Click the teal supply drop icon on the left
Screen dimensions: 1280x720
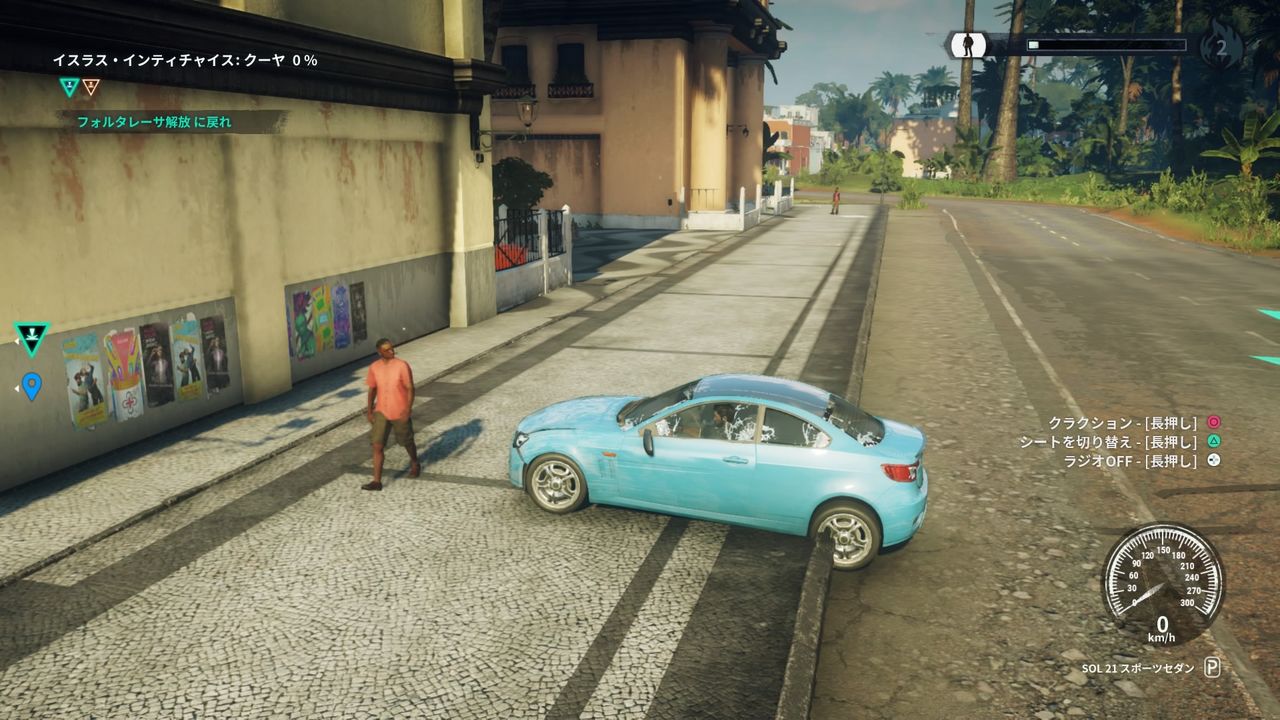(31, 336)
